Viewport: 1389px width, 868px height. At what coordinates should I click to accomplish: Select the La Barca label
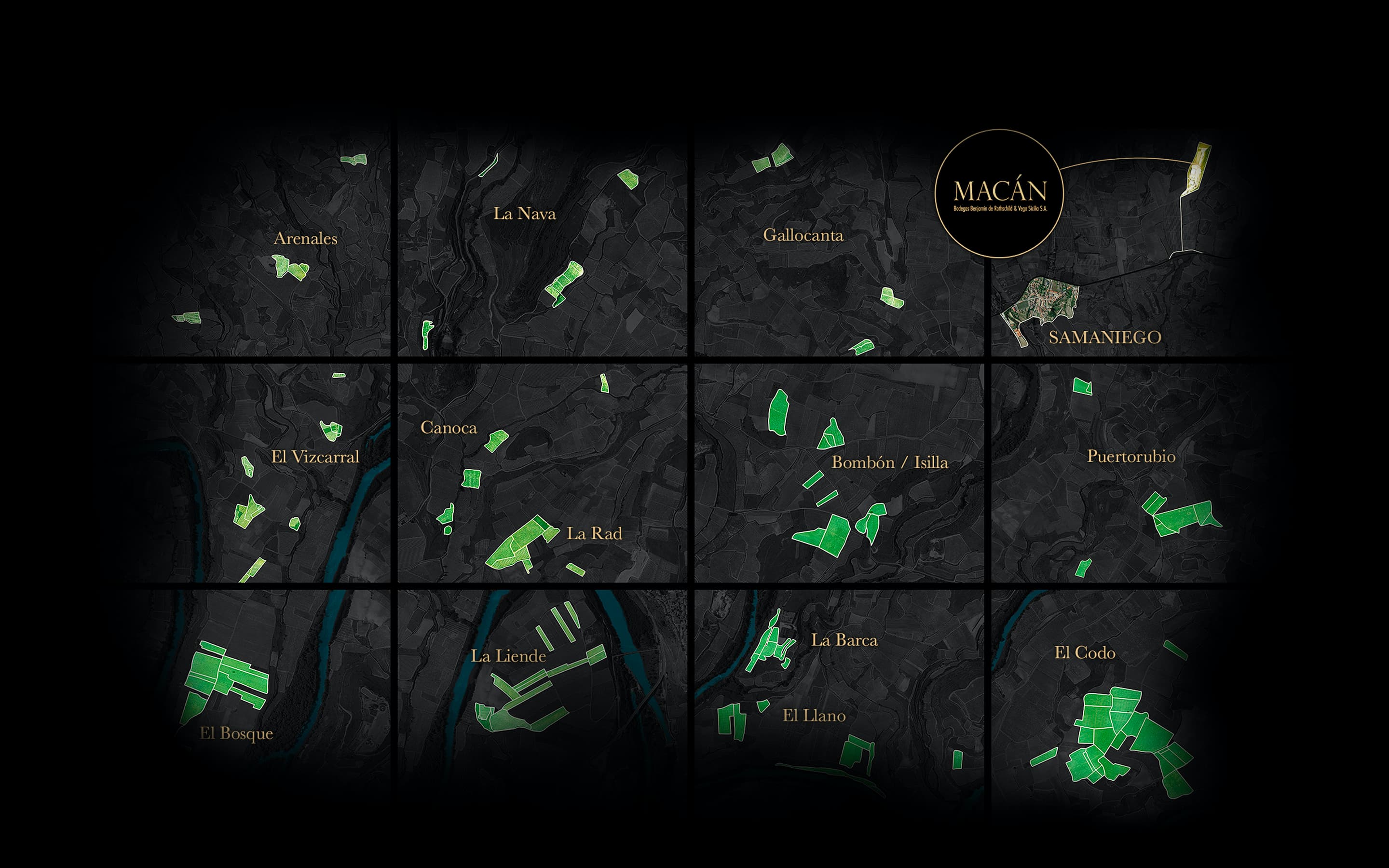pos(844,640)
